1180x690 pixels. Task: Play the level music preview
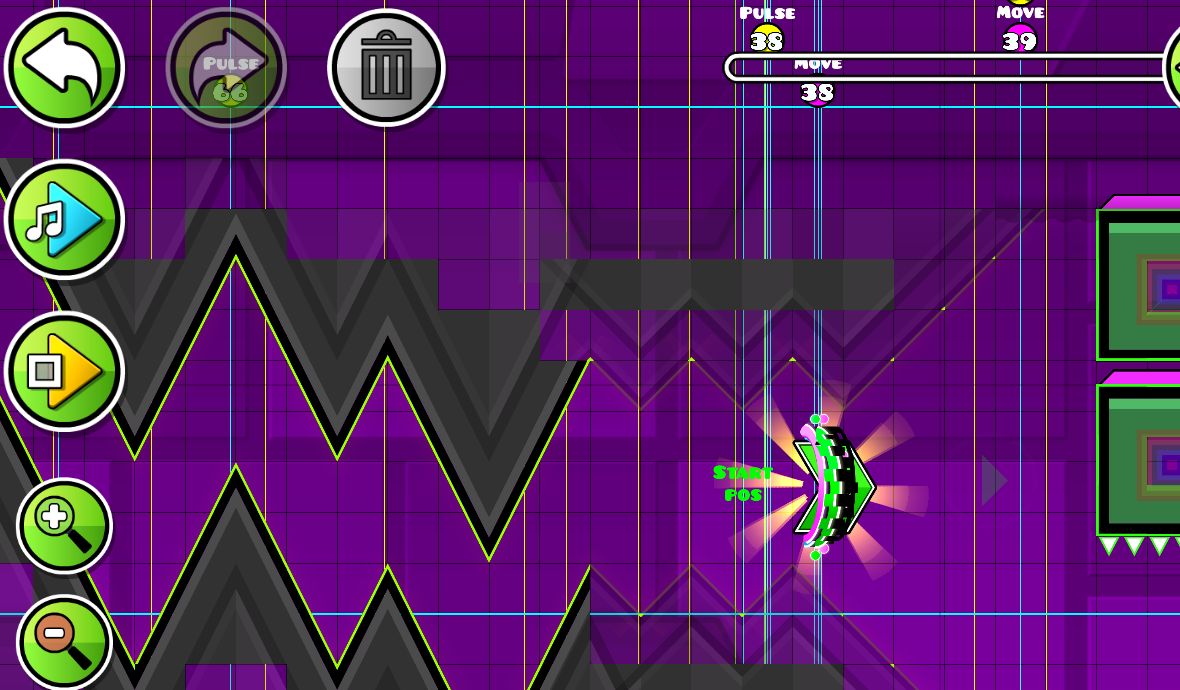click(64, 219)
